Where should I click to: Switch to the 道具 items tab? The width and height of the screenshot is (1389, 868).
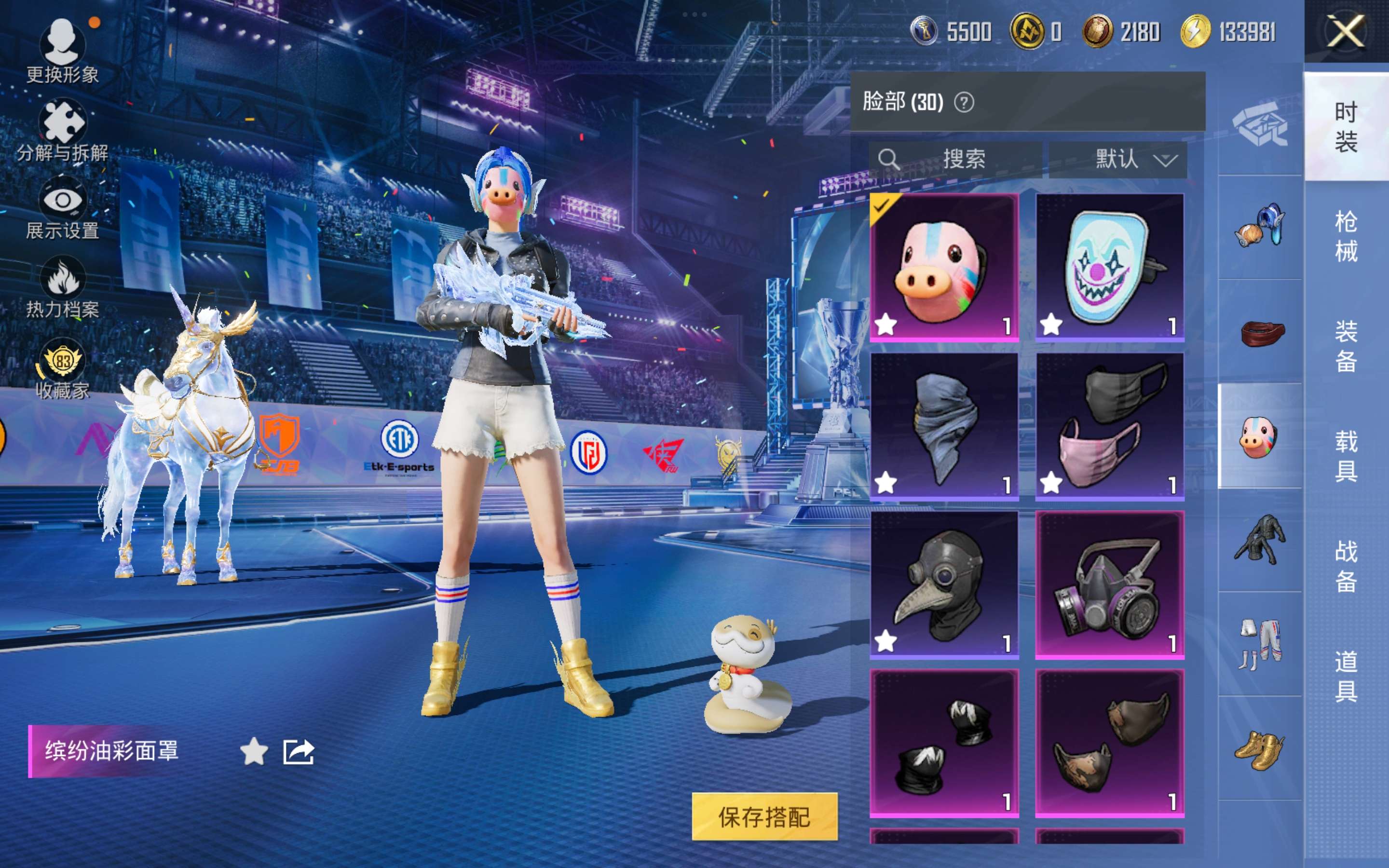point(1346,676)
